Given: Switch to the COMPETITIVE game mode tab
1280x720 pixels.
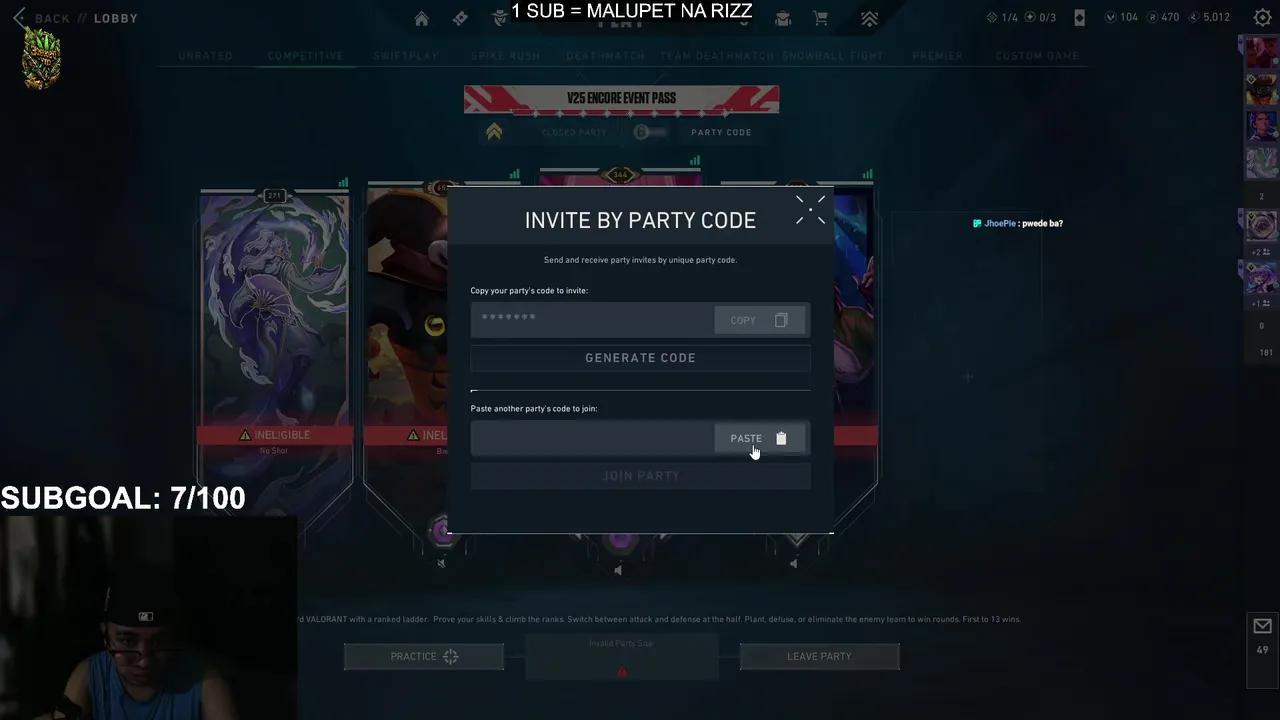Looking at the screenshot, I should pos(305,56).
